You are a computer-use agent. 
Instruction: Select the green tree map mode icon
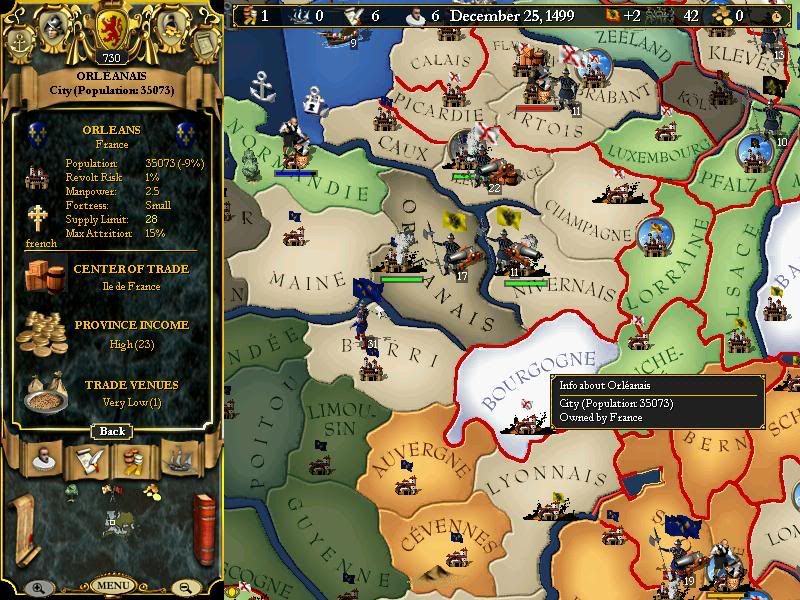click(x=71, y=491)
